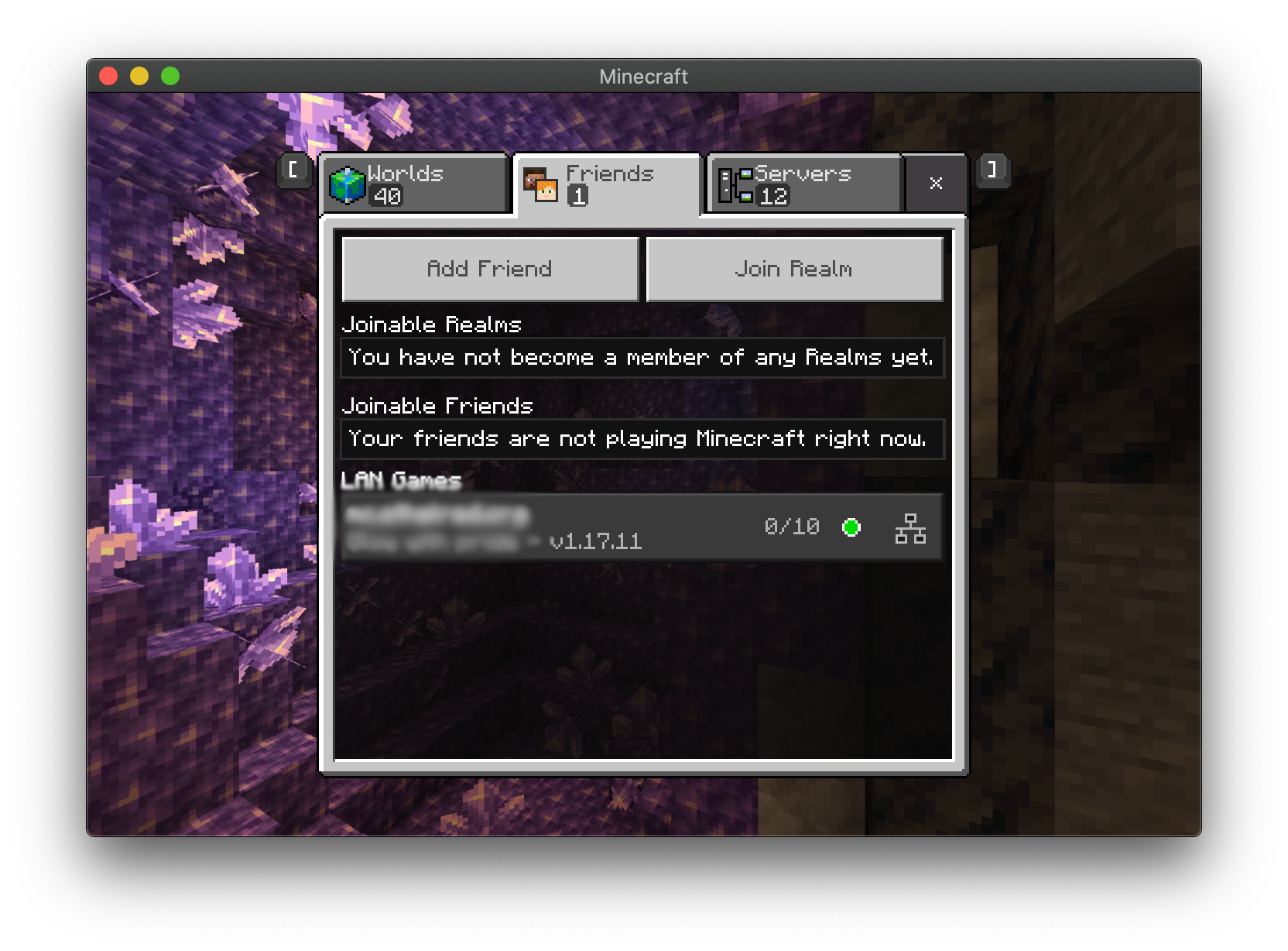The image size is (1288, 951).
Task: Close the play menu with X
Action: [x=936, y=184]
